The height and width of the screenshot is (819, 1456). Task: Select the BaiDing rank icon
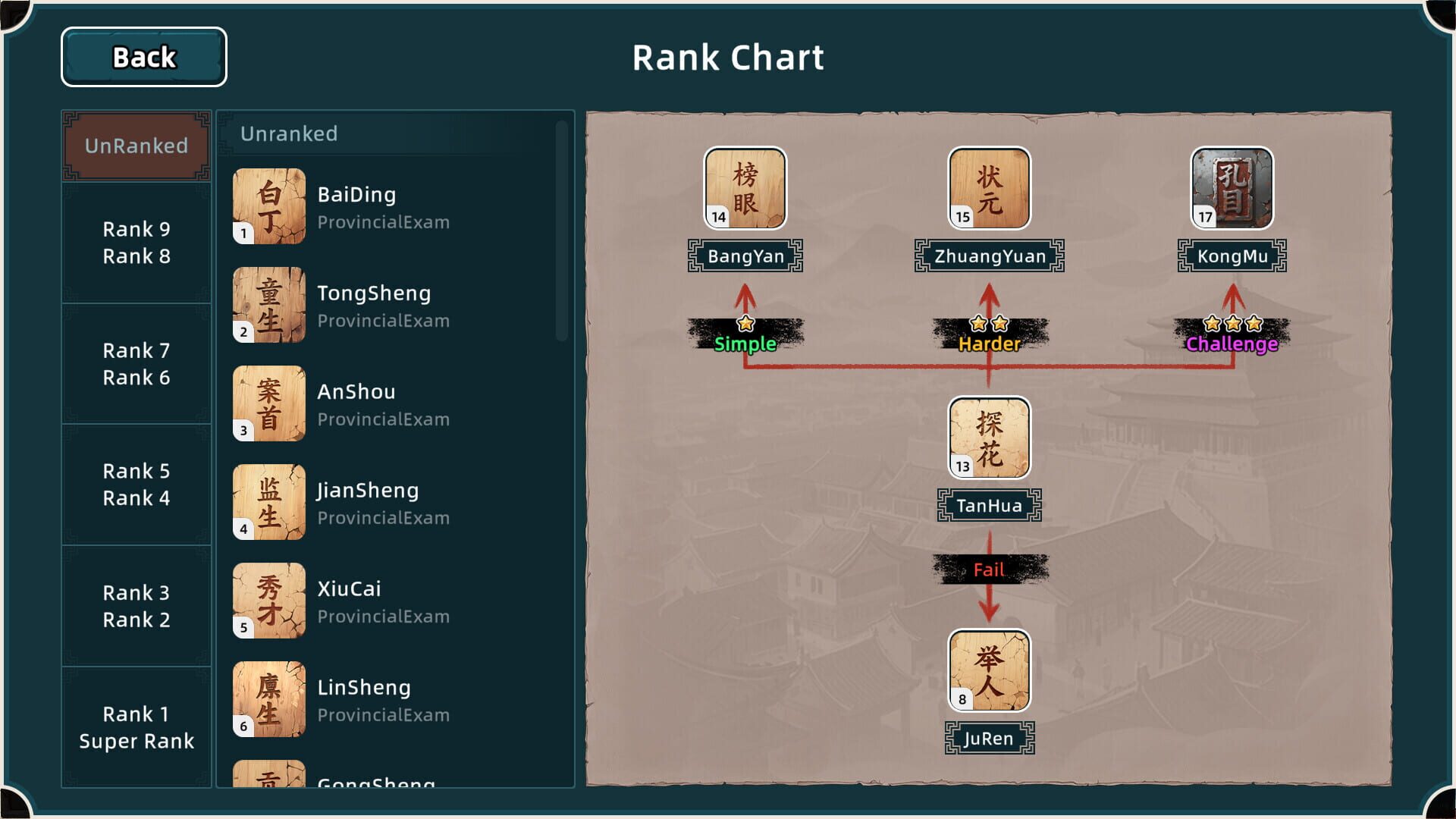(x=268, y=206)
